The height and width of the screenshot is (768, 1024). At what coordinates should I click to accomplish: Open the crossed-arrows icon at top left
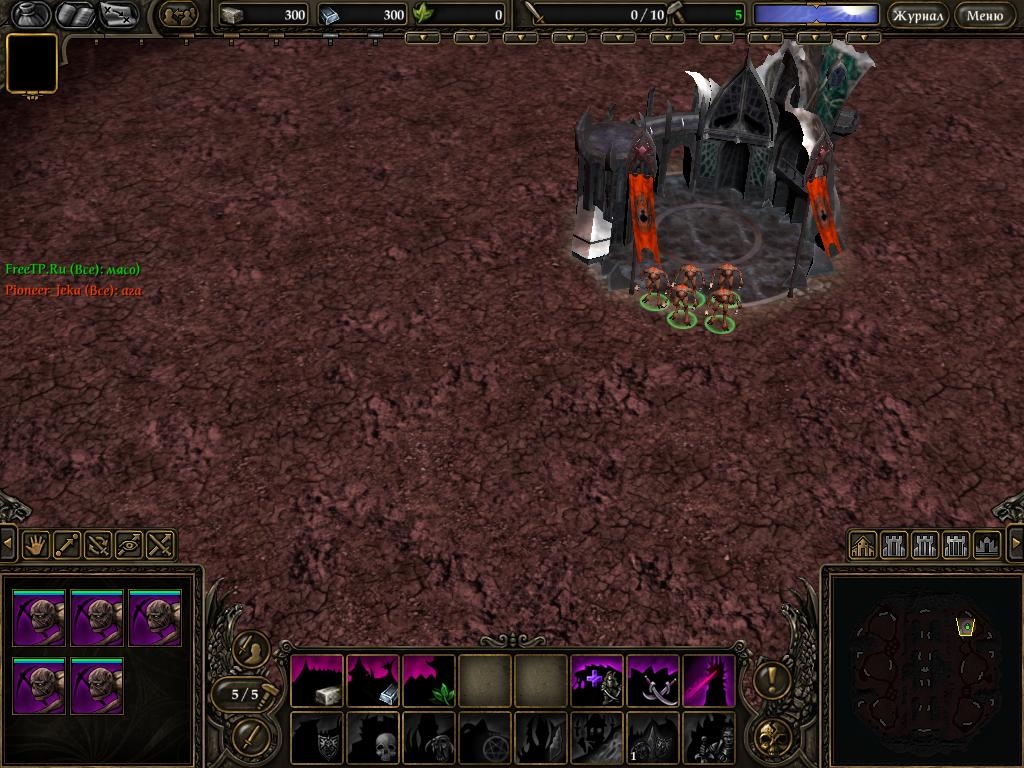(x=118, y=15)
